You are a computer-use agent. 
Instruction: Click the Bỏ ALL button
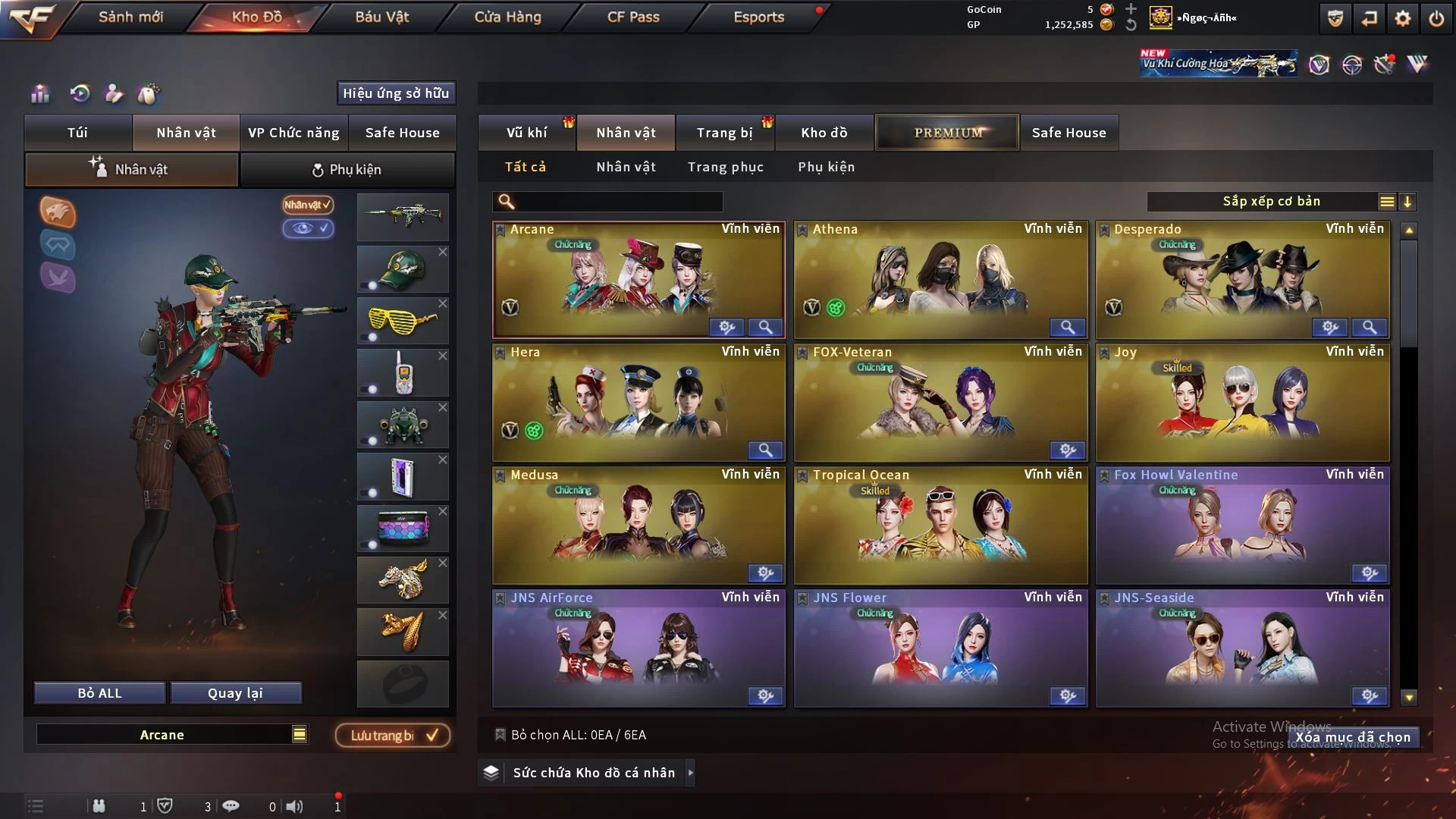click(x=99, y=693)
